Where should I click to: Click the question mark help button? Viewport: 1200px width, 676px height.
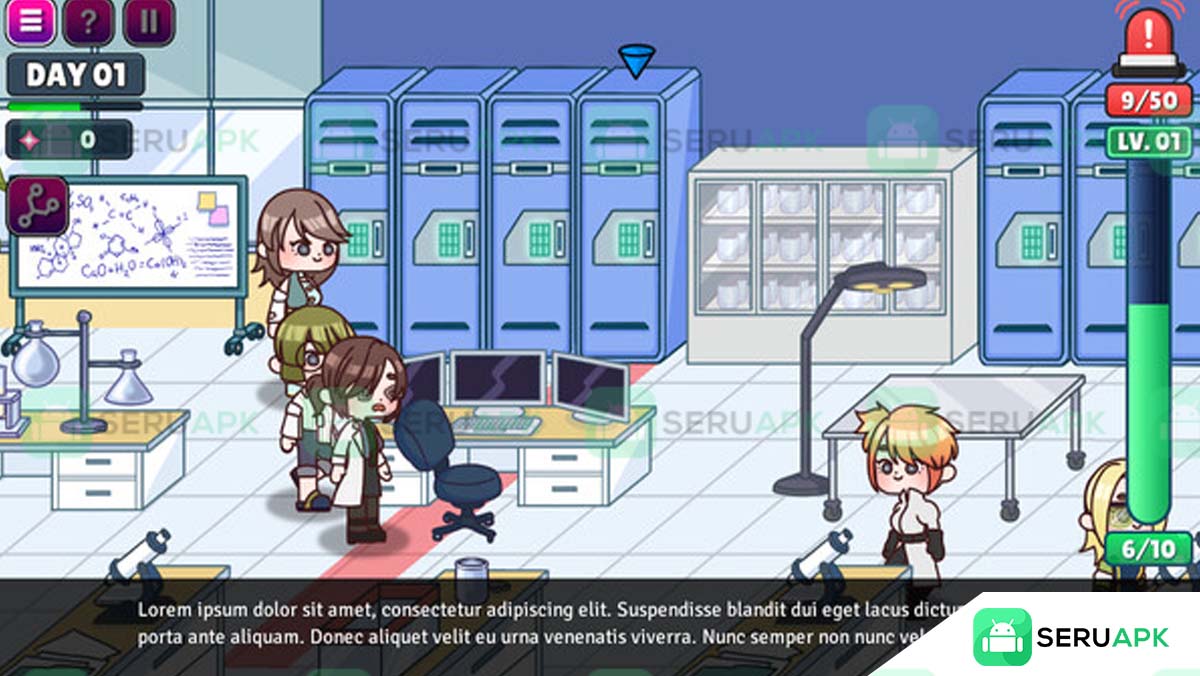coord(88,22)
